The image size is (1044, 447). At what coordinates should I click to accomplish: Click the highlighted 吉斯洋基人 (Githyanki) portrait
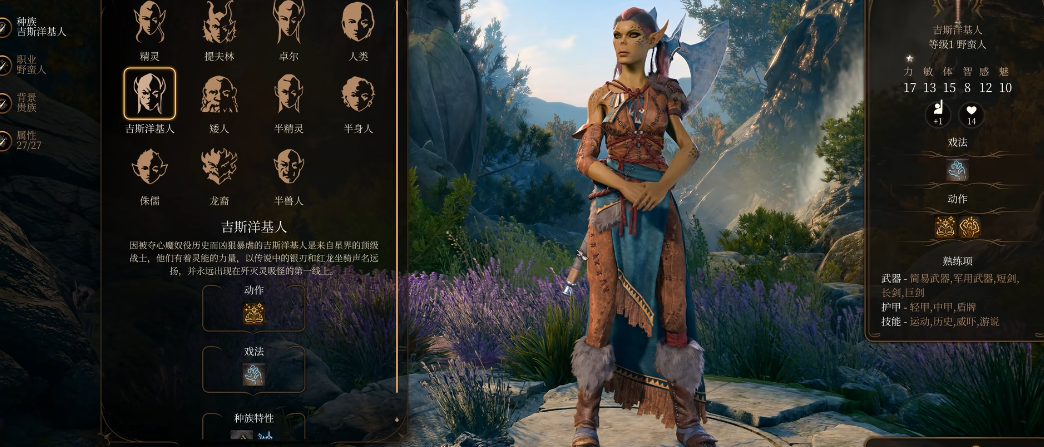pyautogui.click(x=149, y=94)
